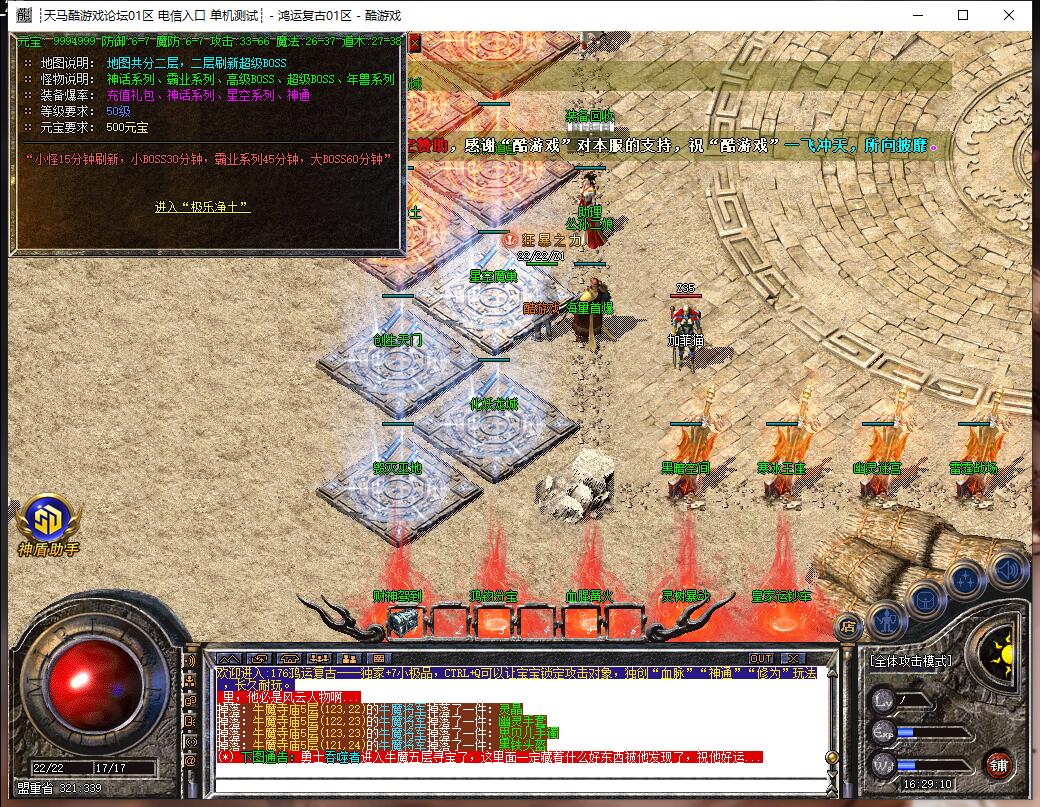Switch the 全体攻击模式 attack mode
This screenshot has height=807, width=1040.
click(x=911, y=661)
